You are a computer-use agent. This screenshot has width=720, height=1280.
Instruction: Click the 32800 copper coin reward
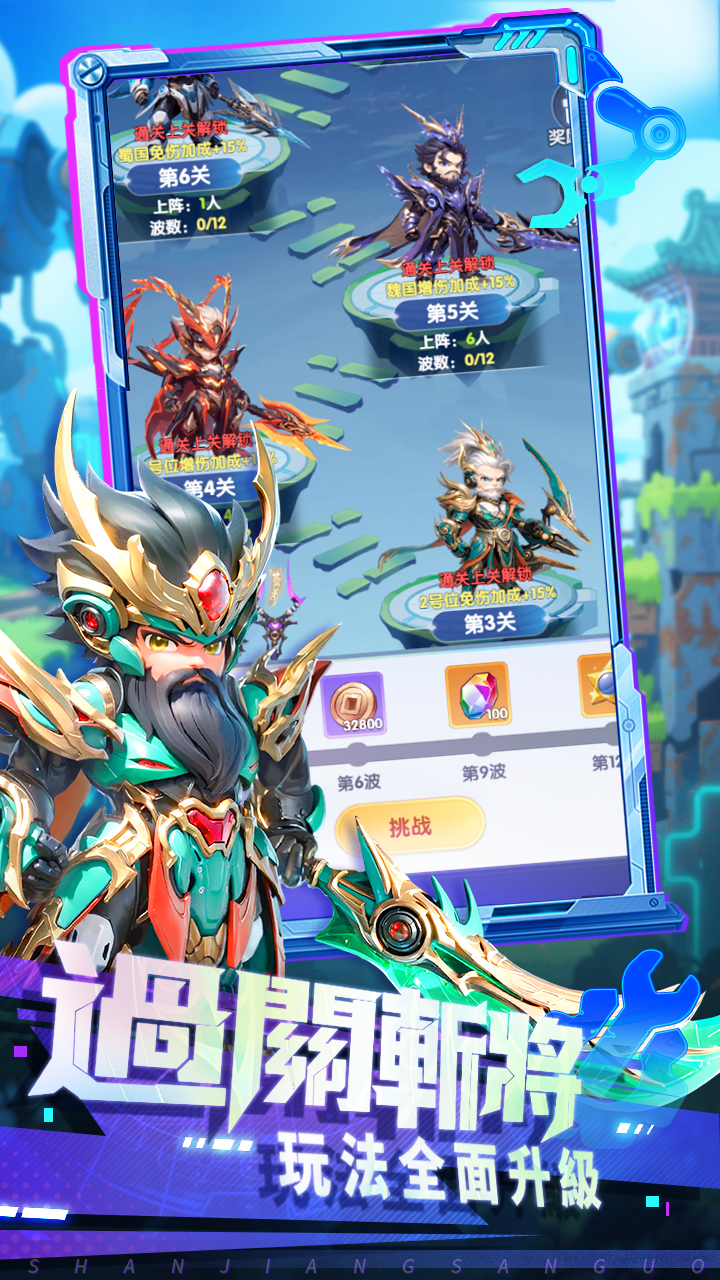coord(353,704)
